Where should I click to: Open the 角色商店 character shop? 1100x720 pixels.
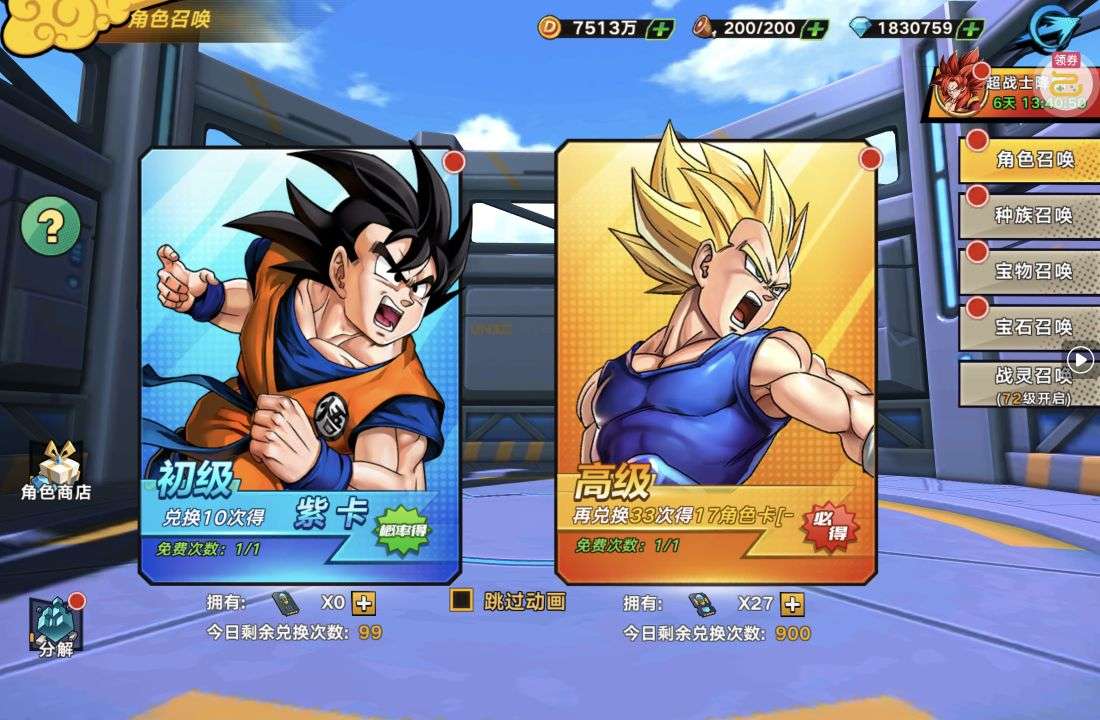(x=57, y=471)
